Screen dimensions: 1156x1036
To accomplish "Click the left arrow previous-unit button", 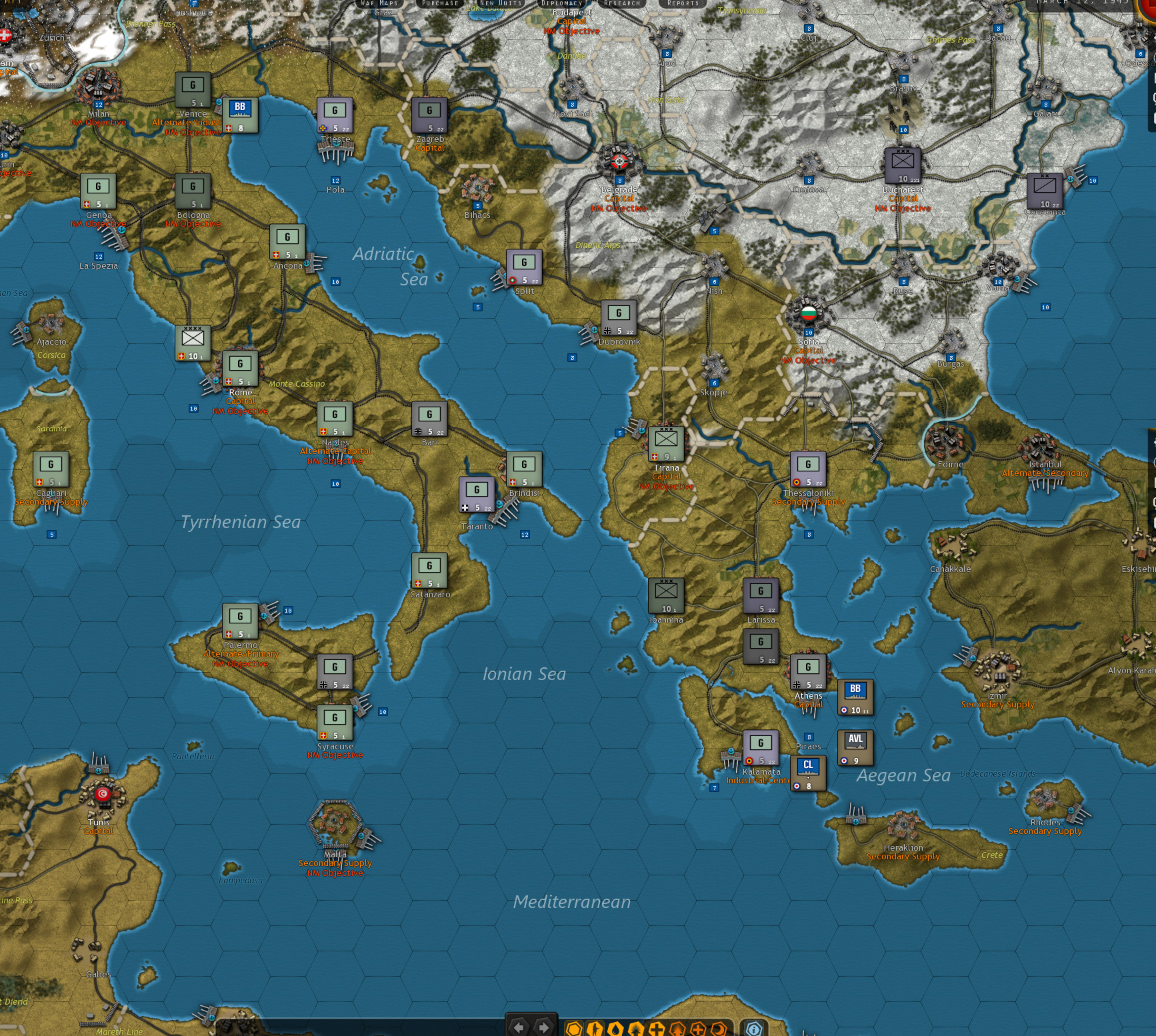I will pos(519,1027).
